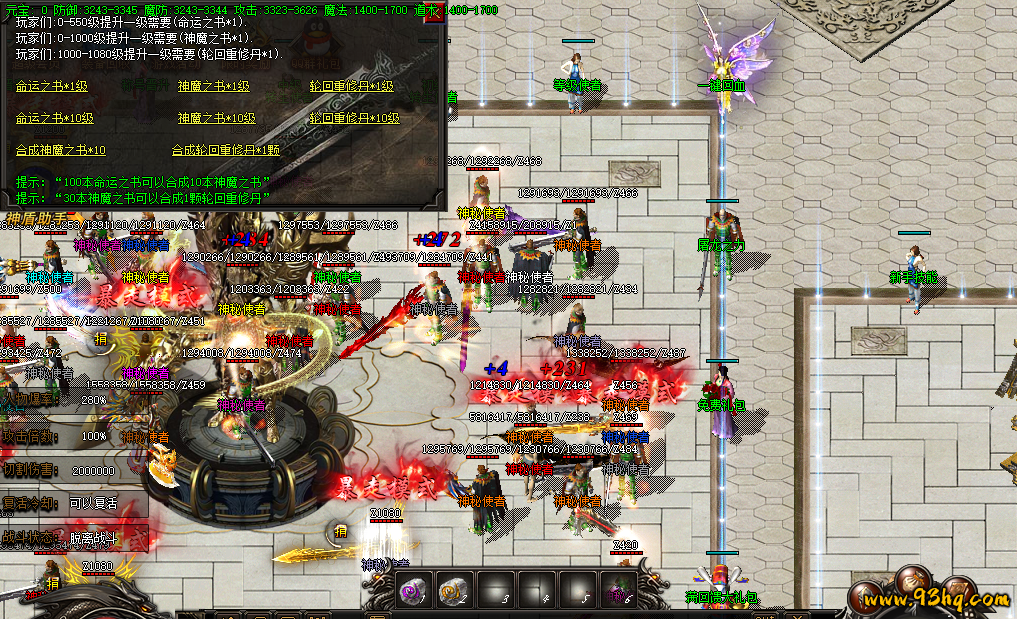1017x619 pixels.
Task: Select 命运之书*1级 option
Action: (52, 87)
